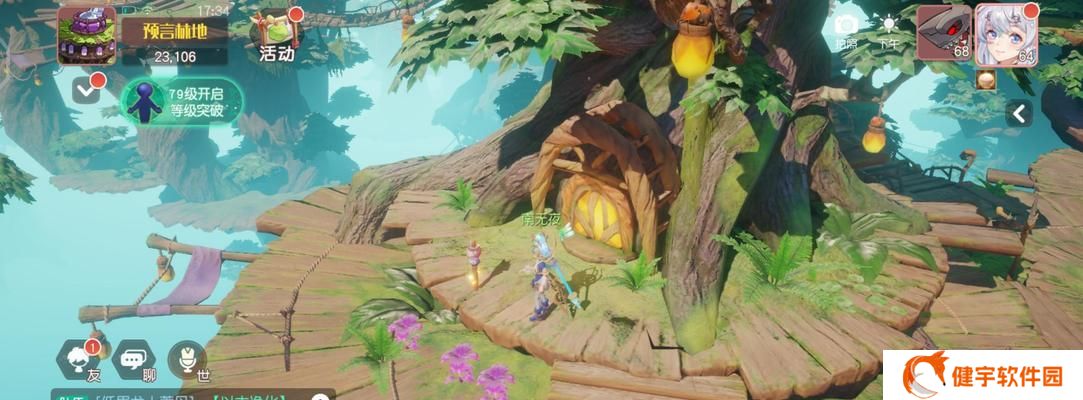
Task: Open the 活动 events menu
Action: (276, 36)
